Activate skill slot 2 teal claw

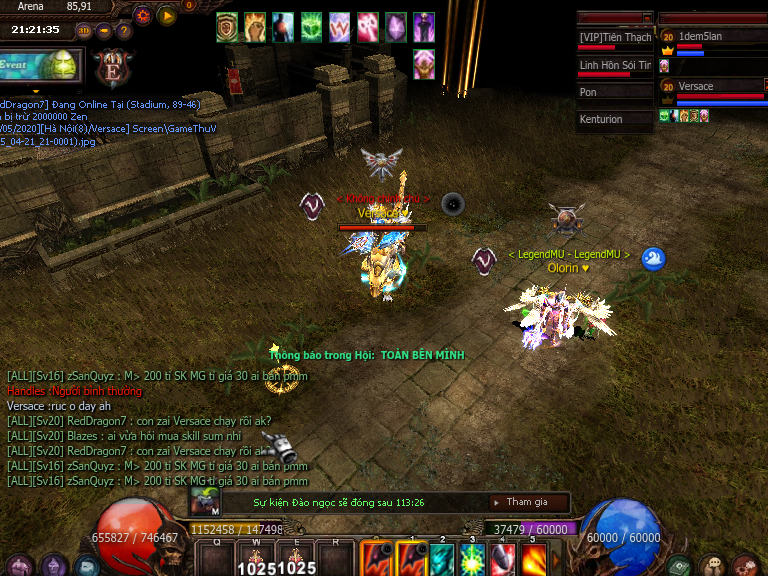[x=441, y=559]
